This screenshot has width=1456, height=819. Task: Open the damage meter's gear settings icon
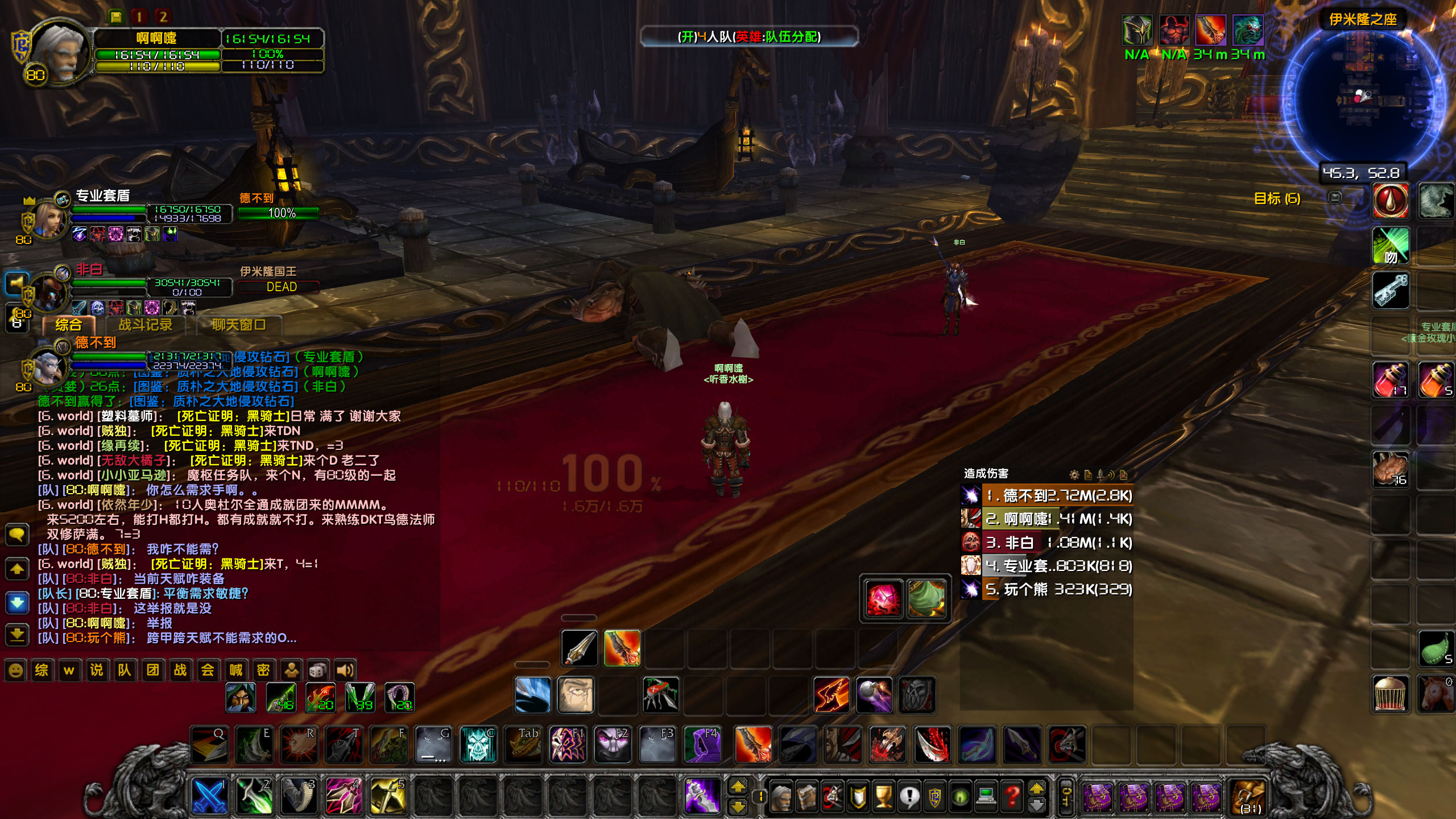click(x=1074, y=475)
